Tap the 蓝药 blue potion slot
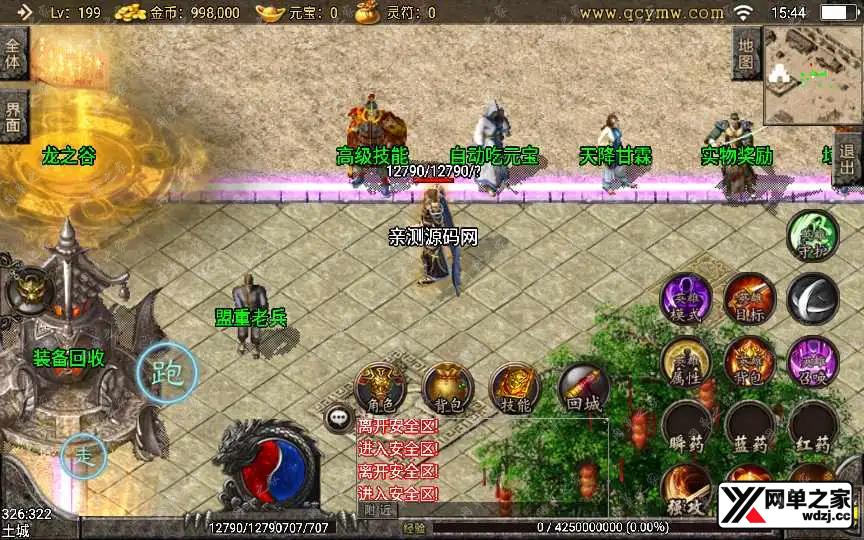864x540 pixels. pyautogui.click(x=749, y=427)
